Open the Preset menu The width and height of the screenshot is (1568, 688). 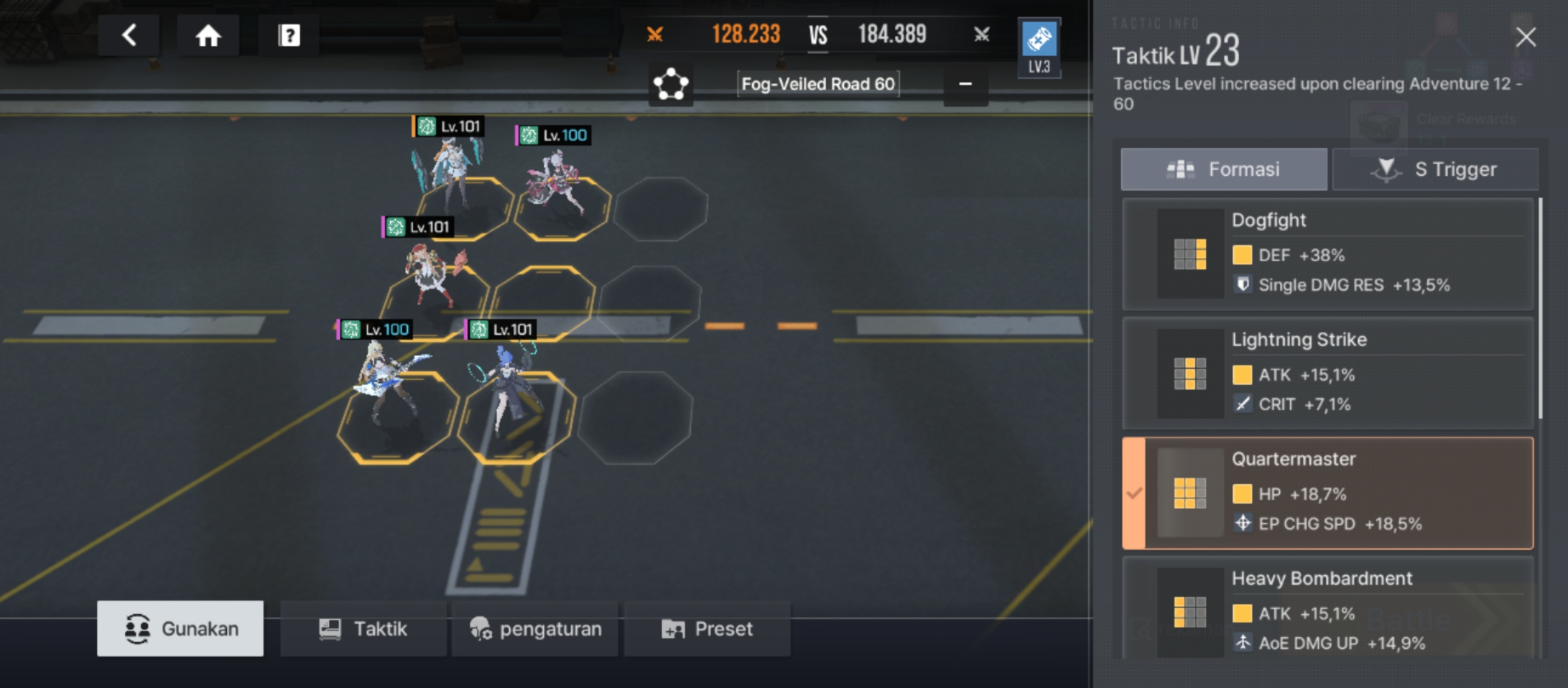pyautogui.click(x=708, y=629)
